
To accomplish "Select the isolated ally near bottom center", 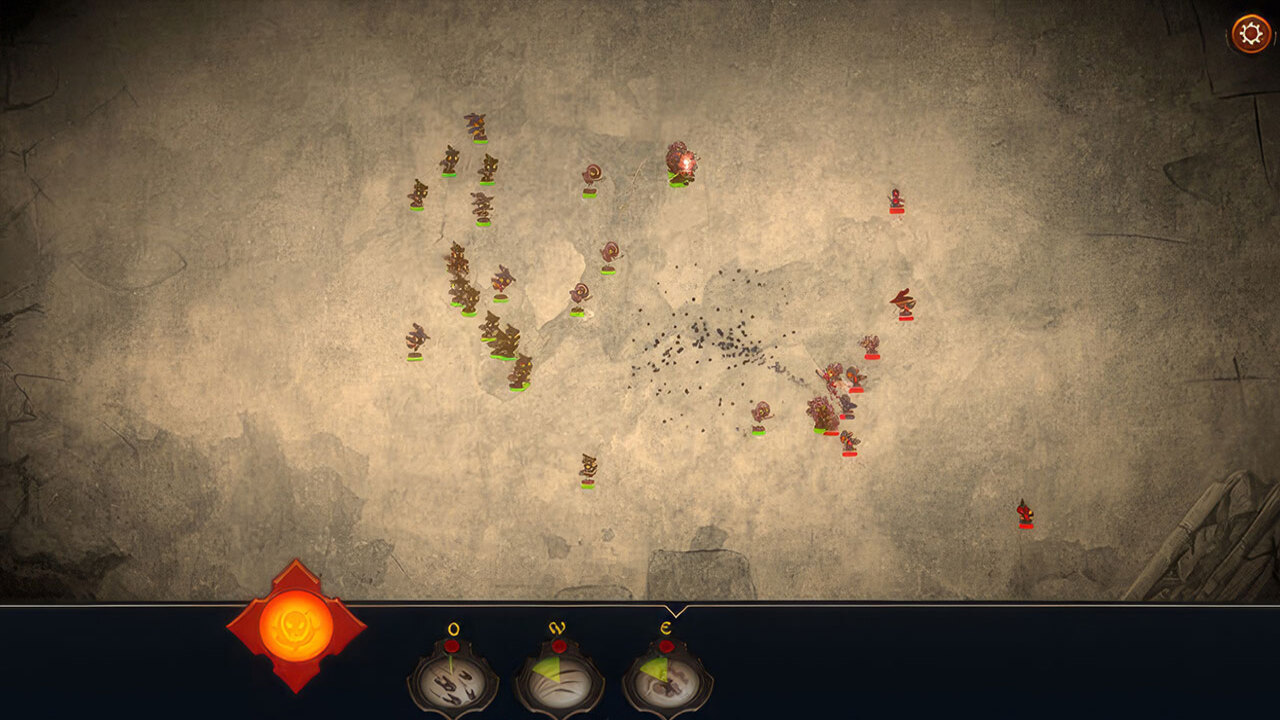I will point(590,470).
